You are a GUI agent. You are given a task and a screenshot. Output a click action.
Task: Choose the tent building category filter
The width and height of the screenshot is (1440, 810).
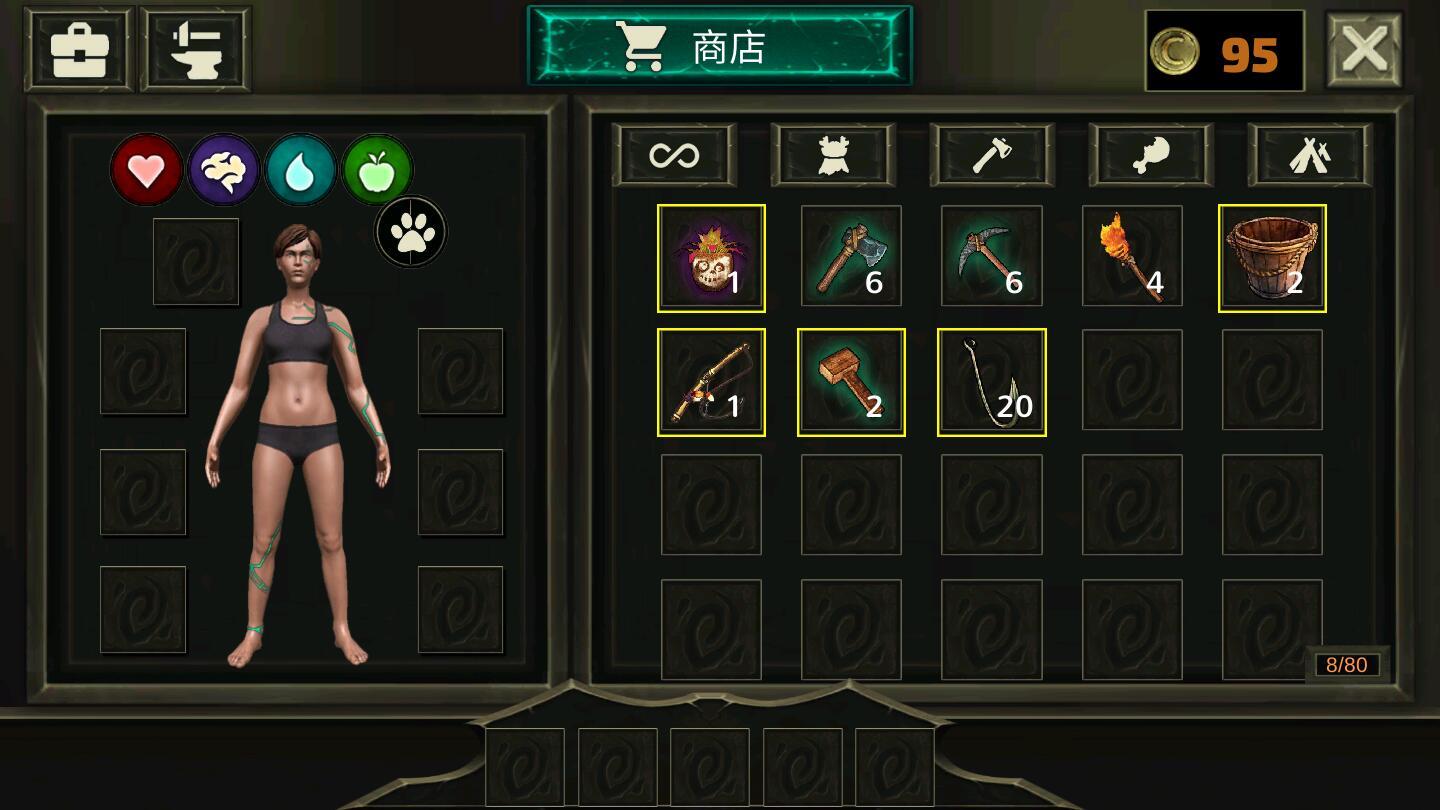click(1310, 155)
